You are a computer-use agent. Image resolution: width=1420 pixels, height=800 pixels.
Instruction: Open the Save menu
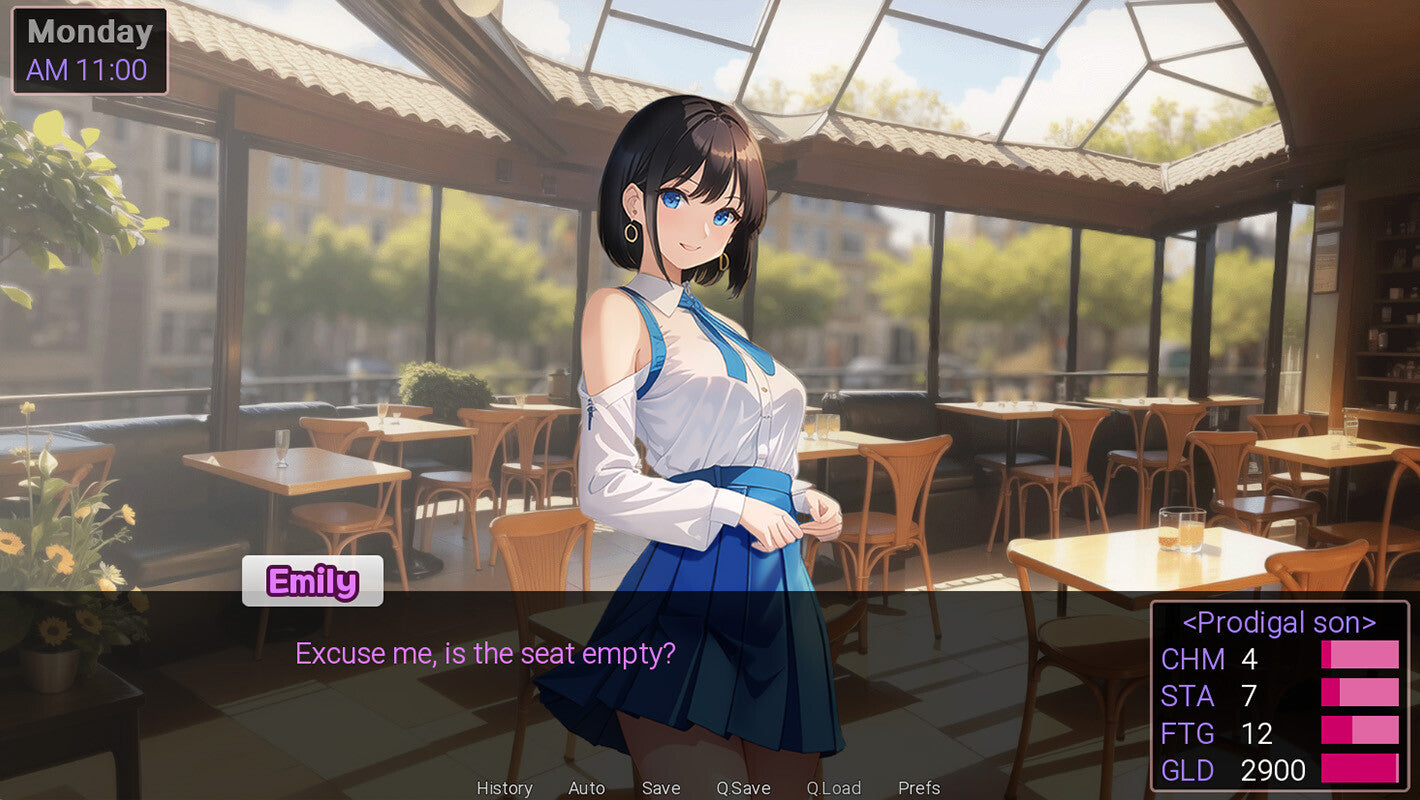tap(661, 788)
